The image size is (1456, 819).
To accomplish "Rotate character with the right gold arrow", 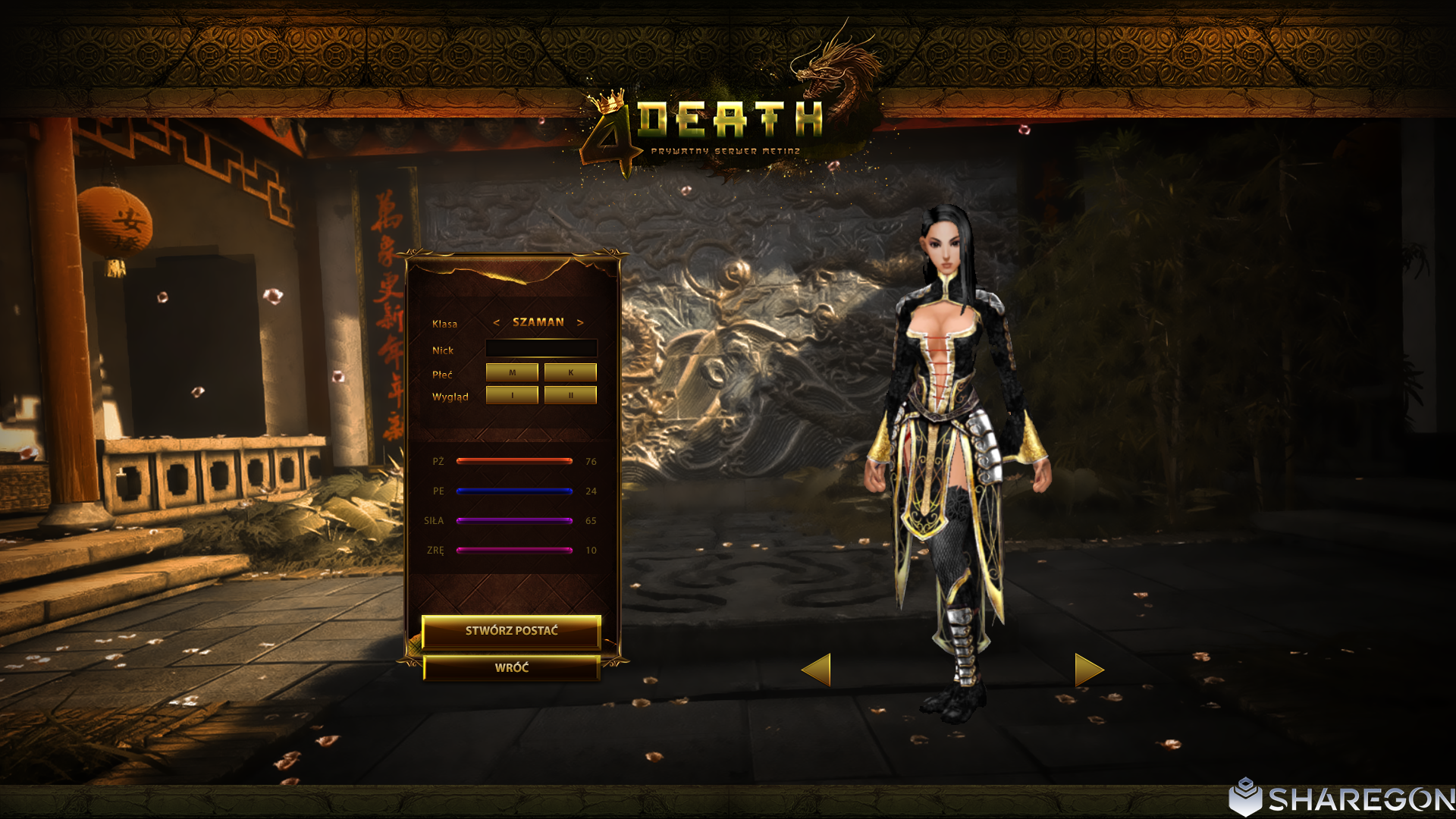I will (x=1088, y=670).
